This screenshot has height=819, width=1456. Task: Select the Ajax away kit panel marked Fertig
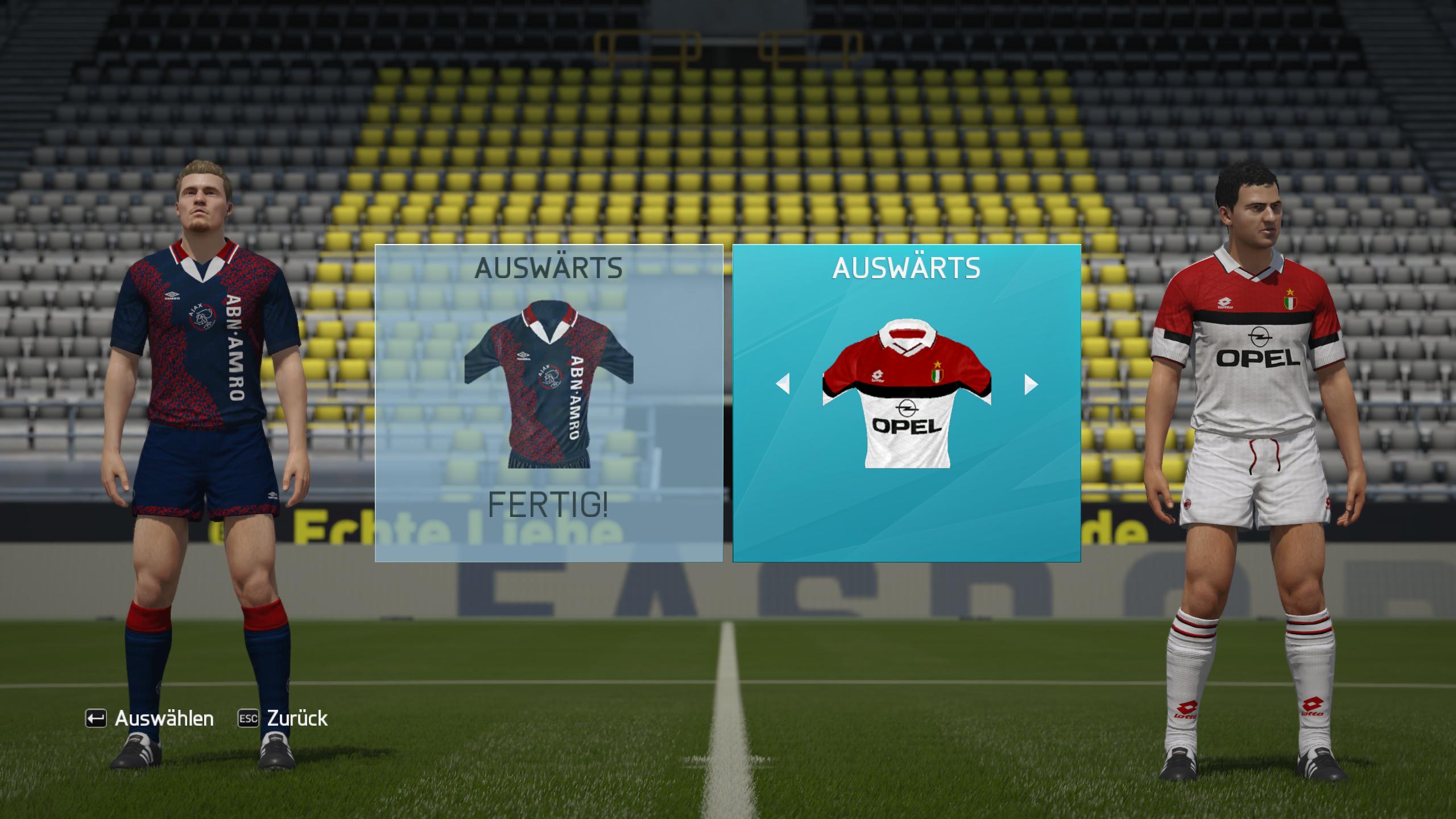click(x=548, y=403)
